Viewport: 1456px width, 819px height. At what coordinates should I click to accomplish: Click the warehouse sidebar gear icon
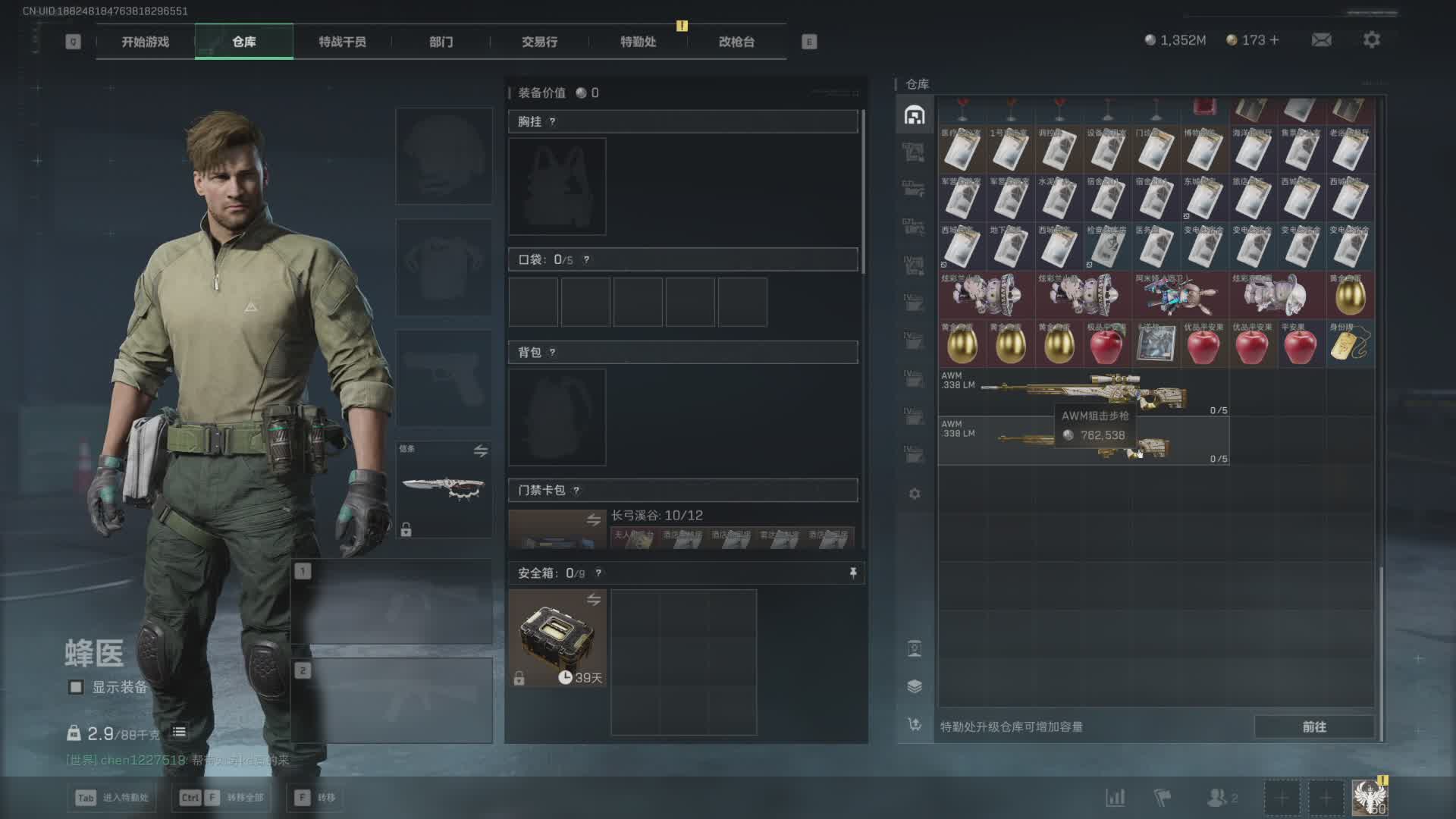click(x=915, y=494)
